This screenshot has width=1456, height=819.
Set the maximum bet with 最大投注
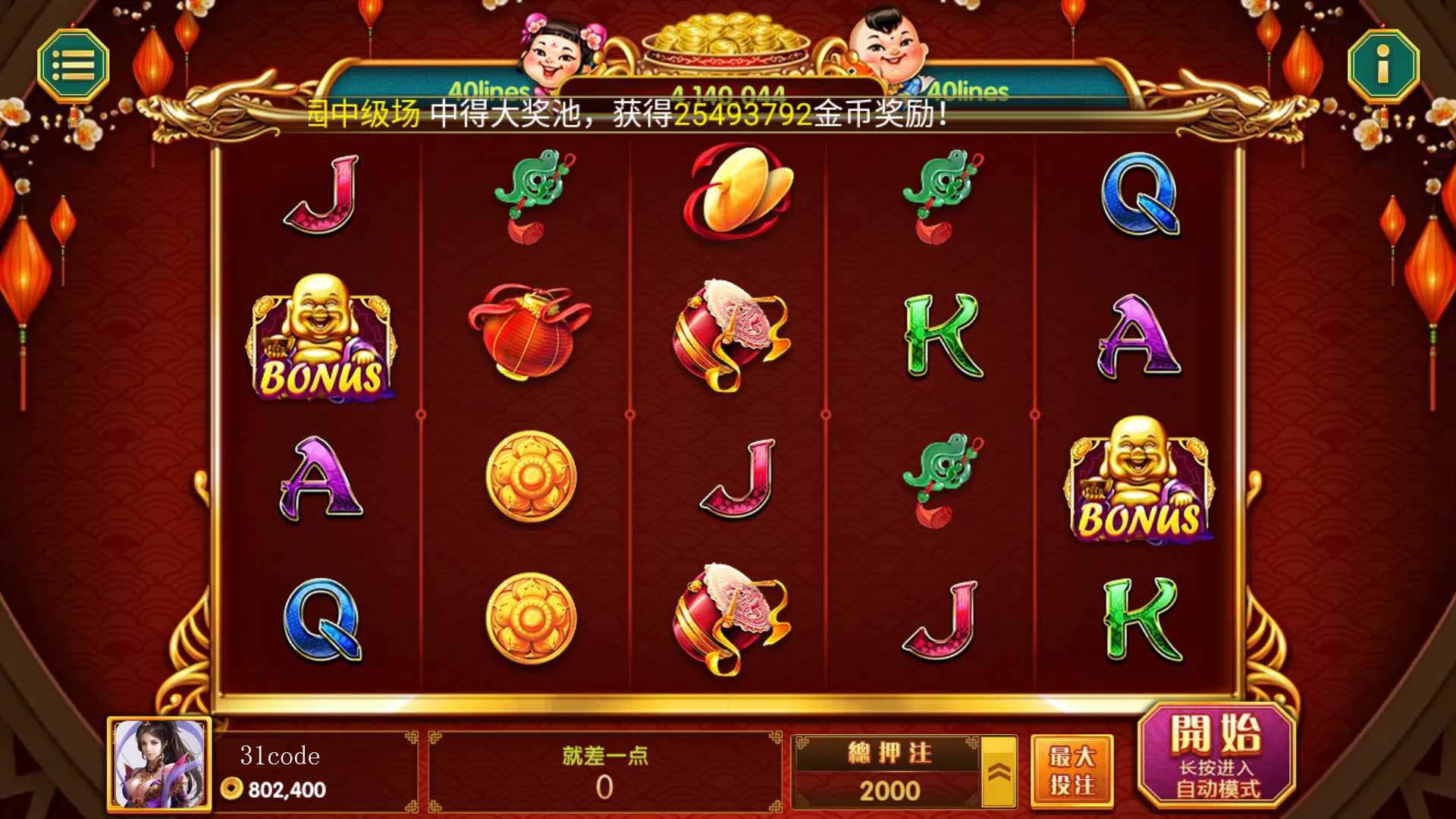(x=1072, y=770)
